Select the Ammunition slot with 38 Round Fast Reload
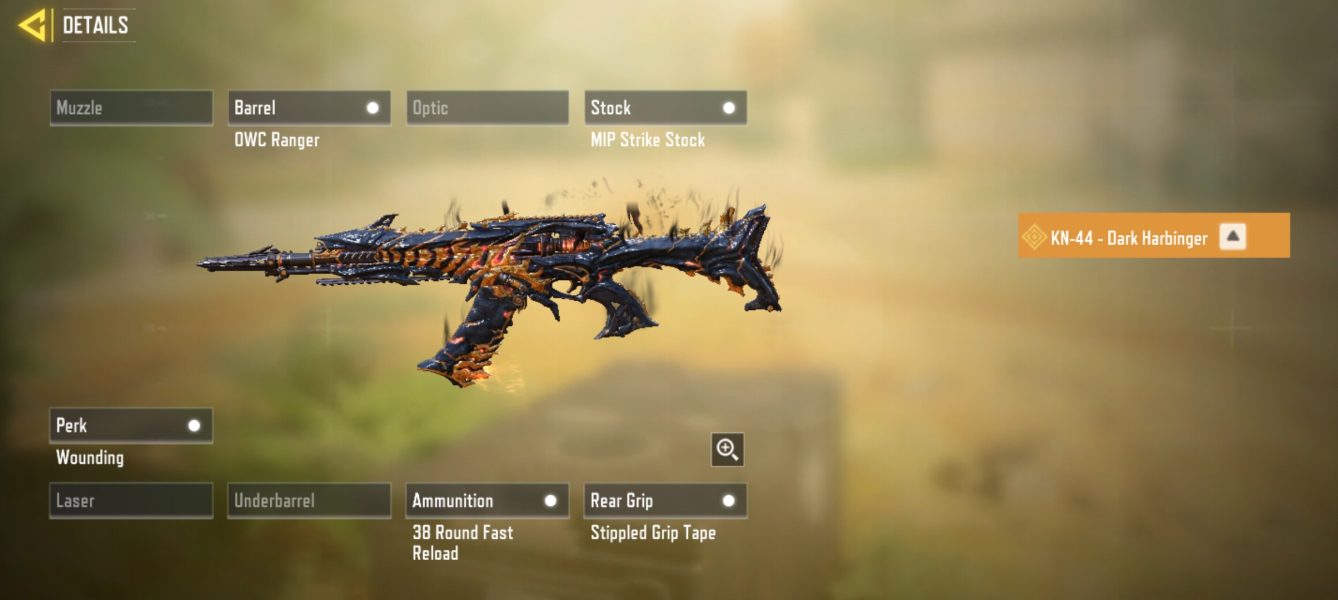 (x=487, y=501)
